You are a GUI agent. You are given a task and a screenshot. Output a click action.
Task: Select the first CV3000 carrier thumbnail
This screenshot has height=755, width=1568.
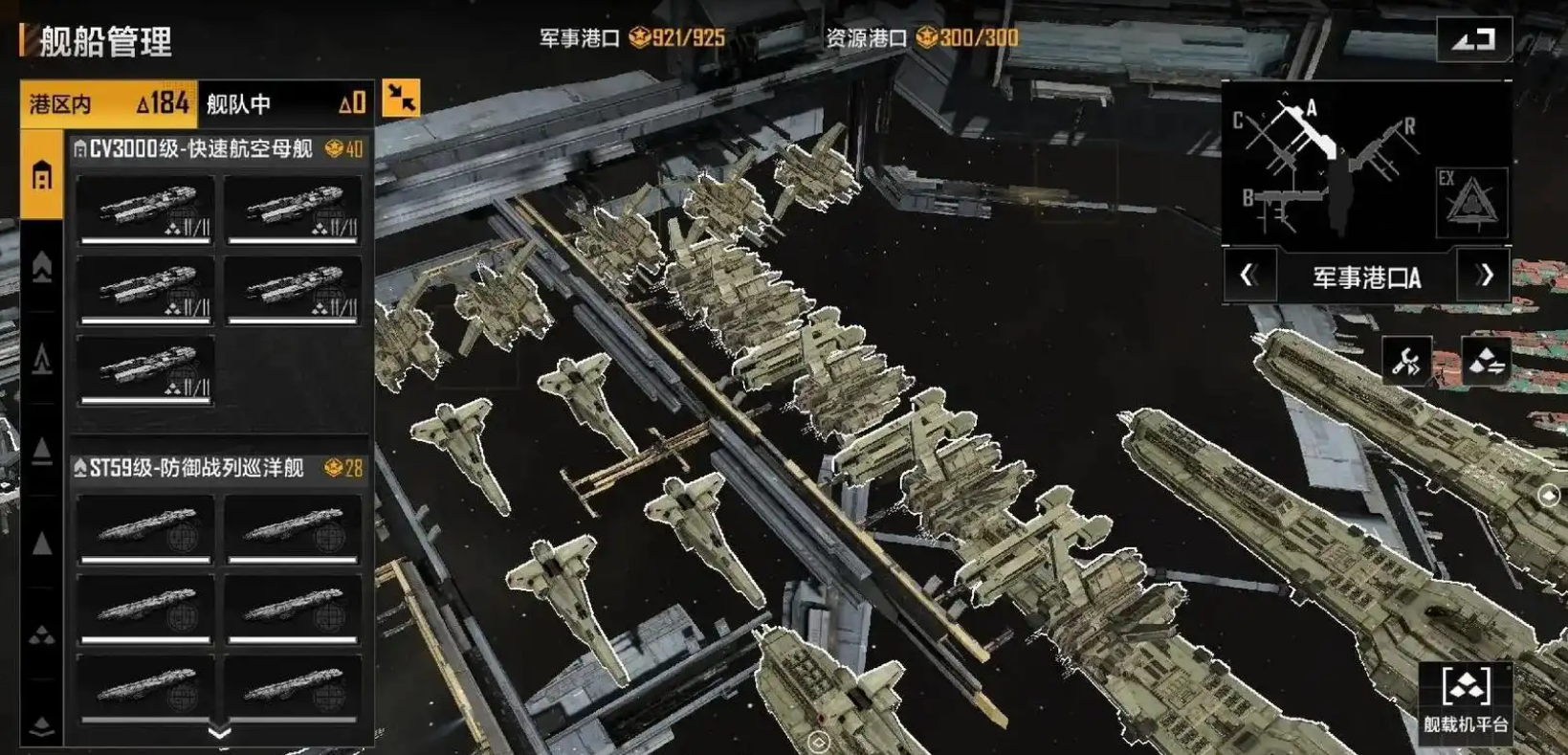point(144,212)
